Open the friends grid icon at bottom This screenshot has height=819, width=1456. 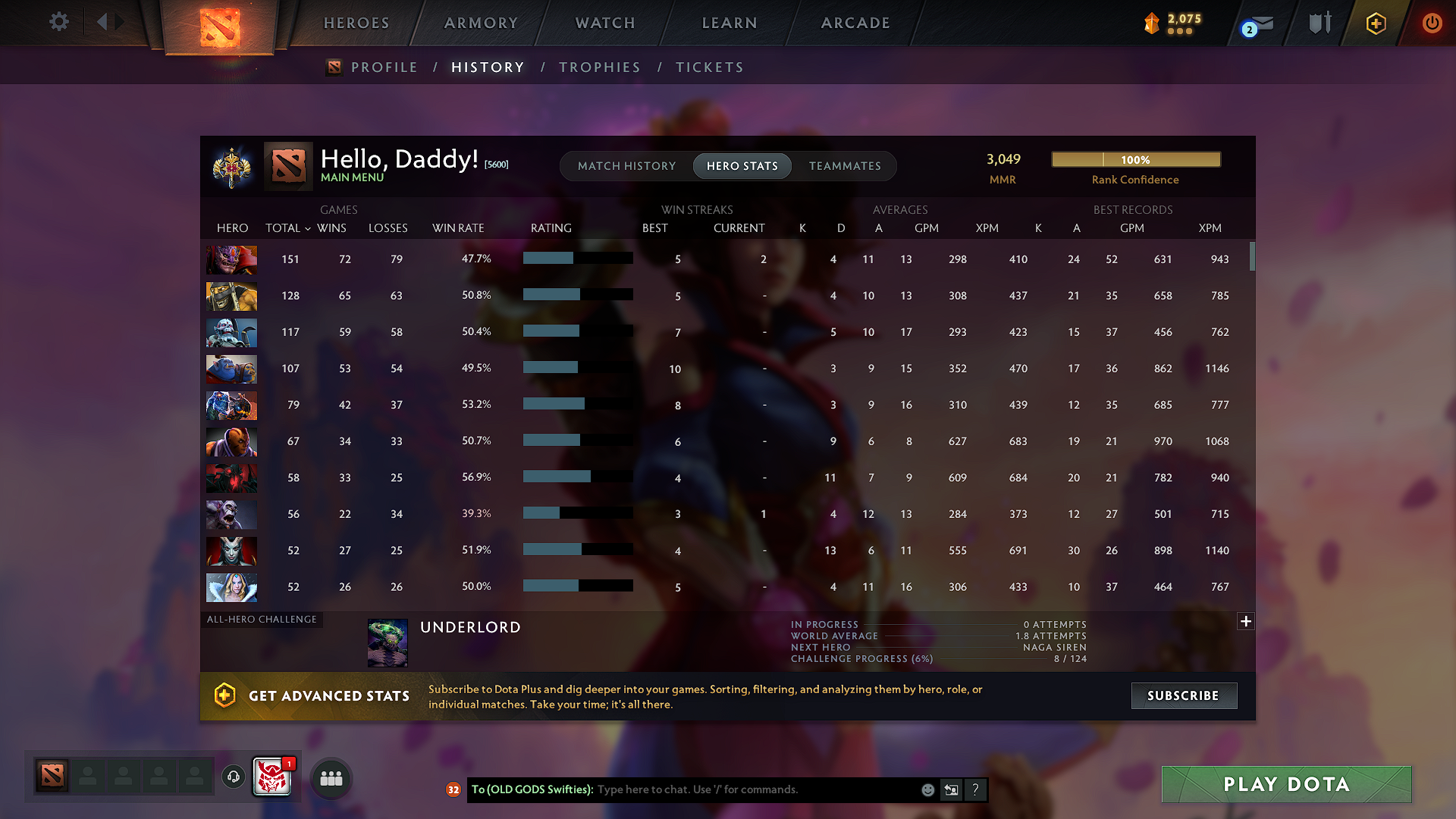331,777
